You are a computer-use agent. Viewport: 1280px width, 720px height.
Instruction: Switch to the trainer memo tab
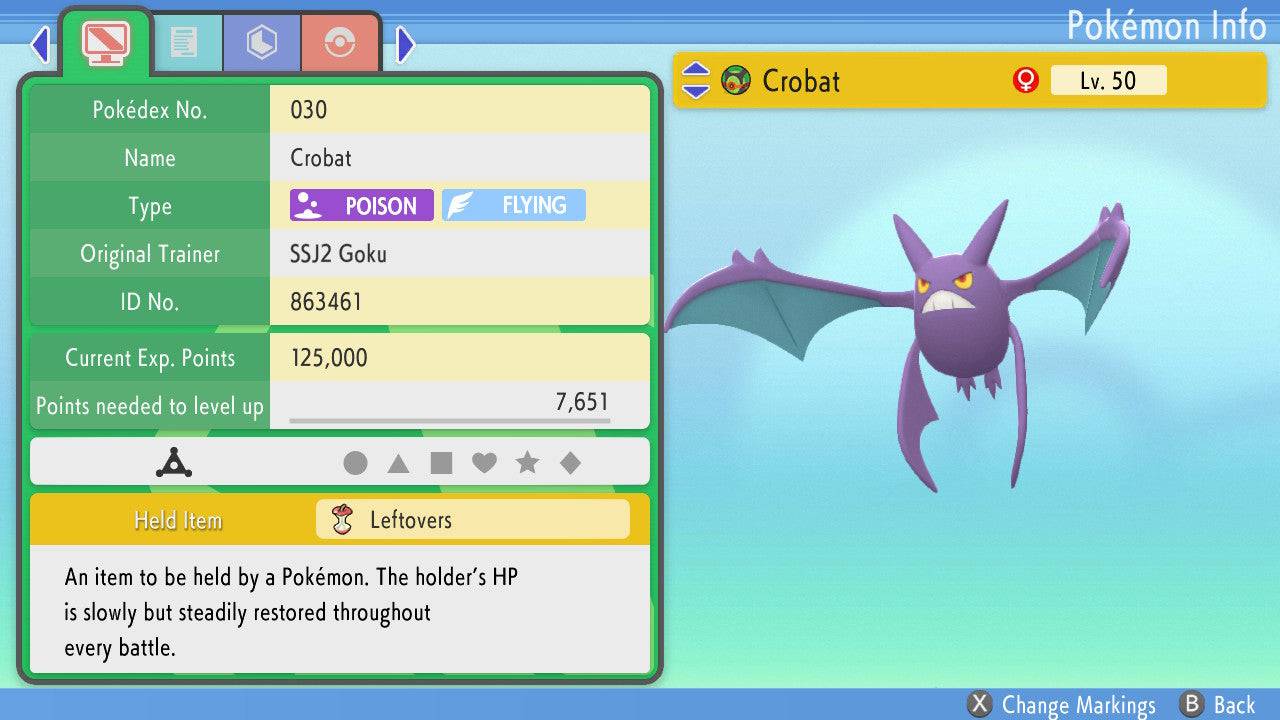coord(183,43)
